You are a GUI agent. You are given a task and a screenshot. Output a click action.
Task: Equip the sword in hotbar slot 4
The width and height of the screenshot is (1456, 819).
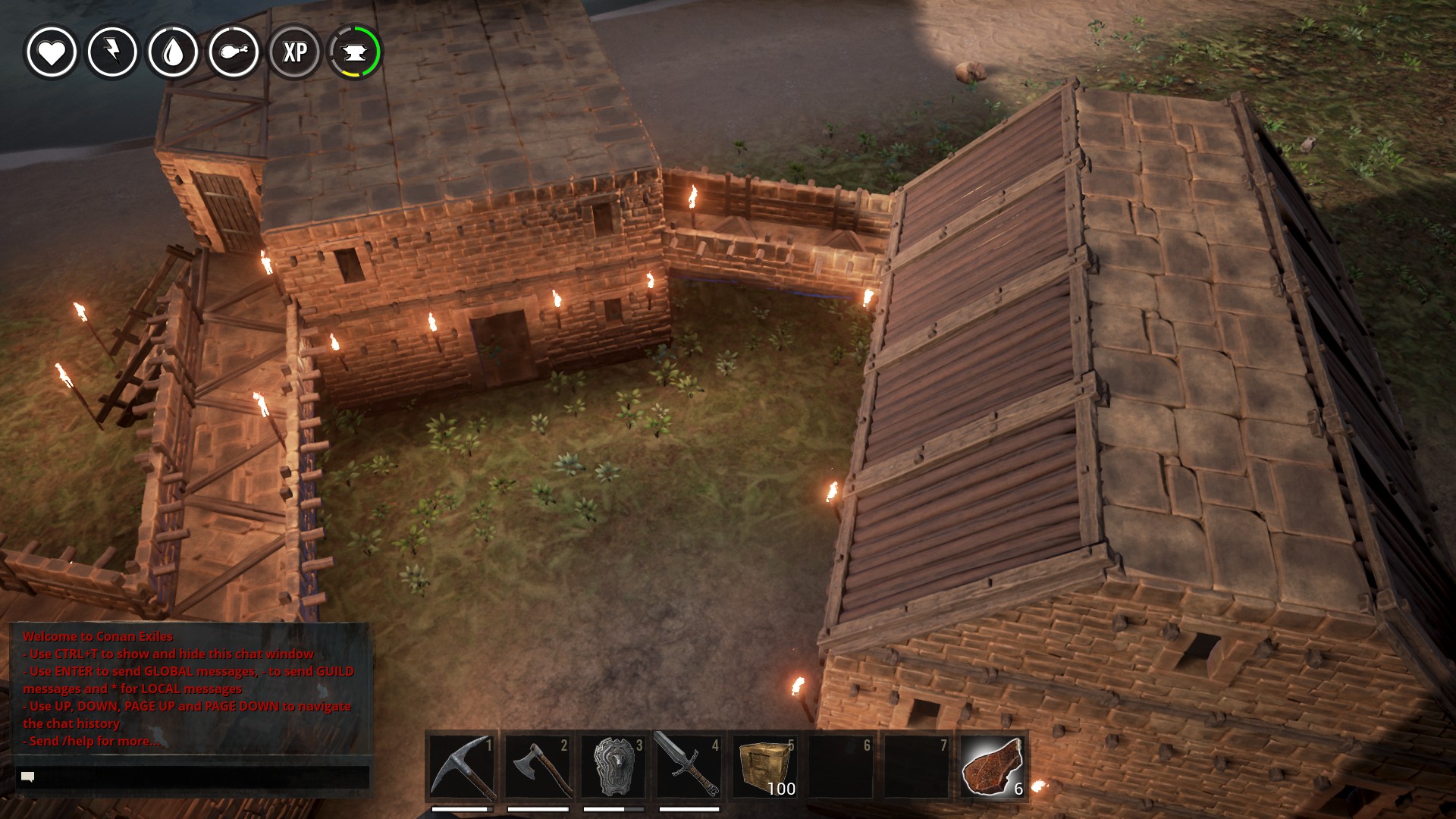click(x=689, y=766)
